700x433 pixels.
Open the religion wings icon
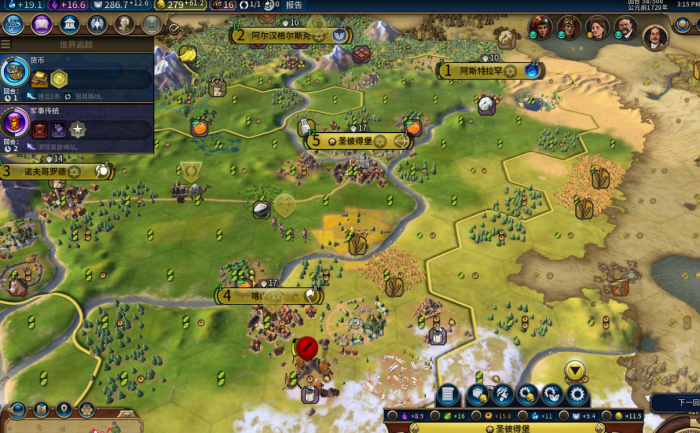pyautogui.click(x=97, y=24)
